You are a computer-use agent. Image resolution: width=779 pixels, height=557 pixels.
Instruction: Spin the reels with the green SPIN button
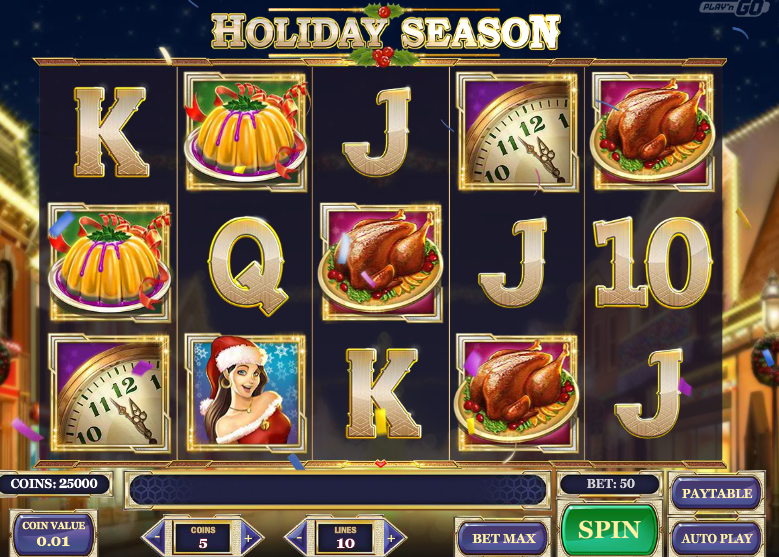pyautogui.click(x=609, y=529)
